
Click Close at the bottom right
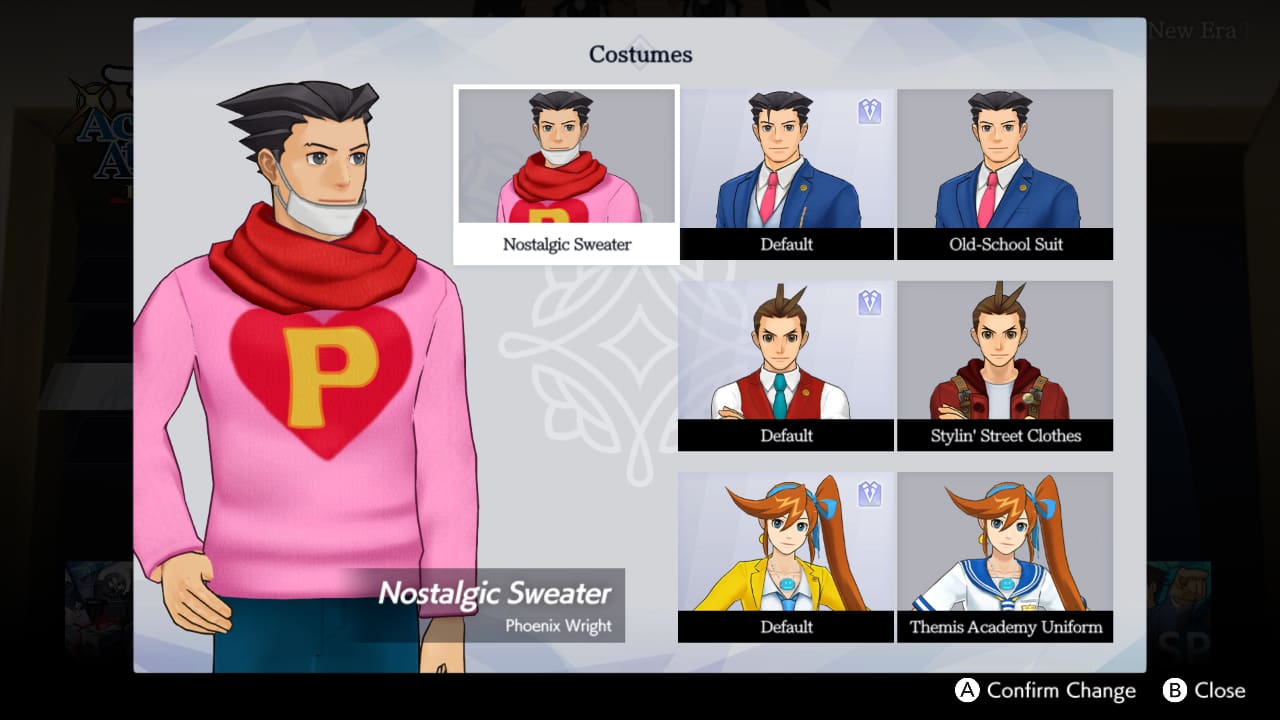(x=1220, y=690)
